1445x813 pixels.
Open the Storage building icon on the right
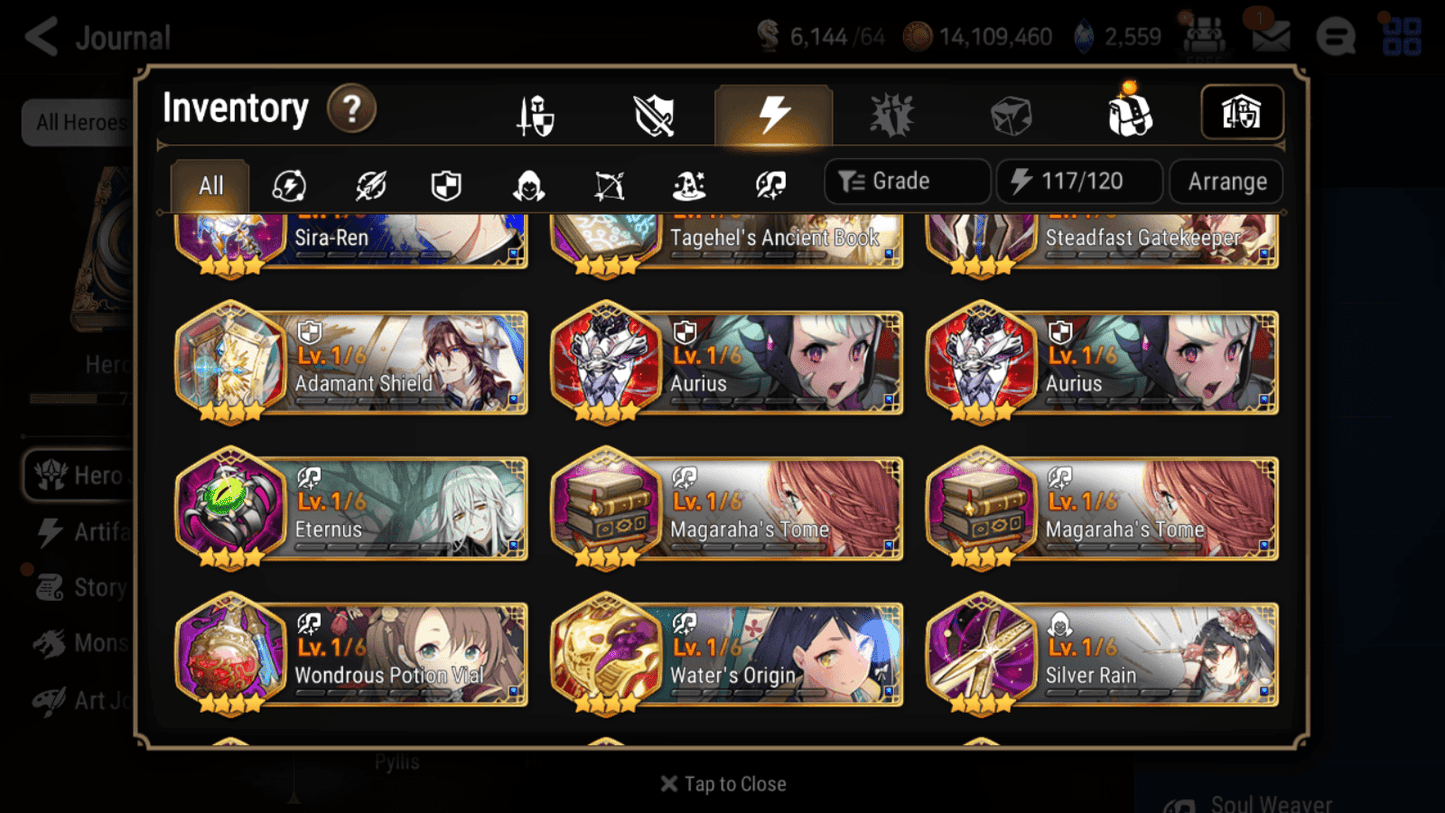coord(1242,113)
